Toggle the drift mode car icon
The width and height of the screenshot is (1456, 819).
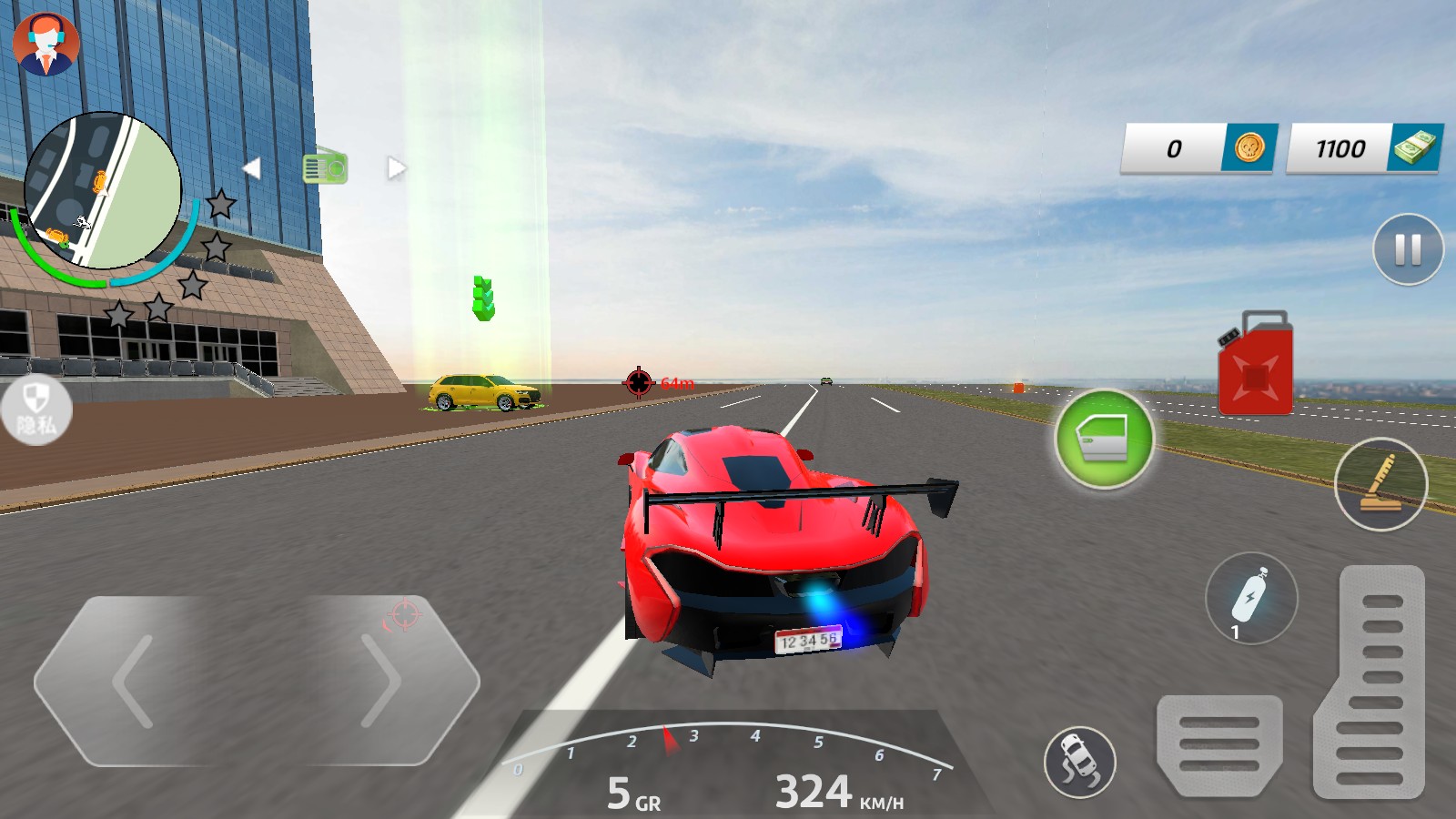click(1080, 762)
